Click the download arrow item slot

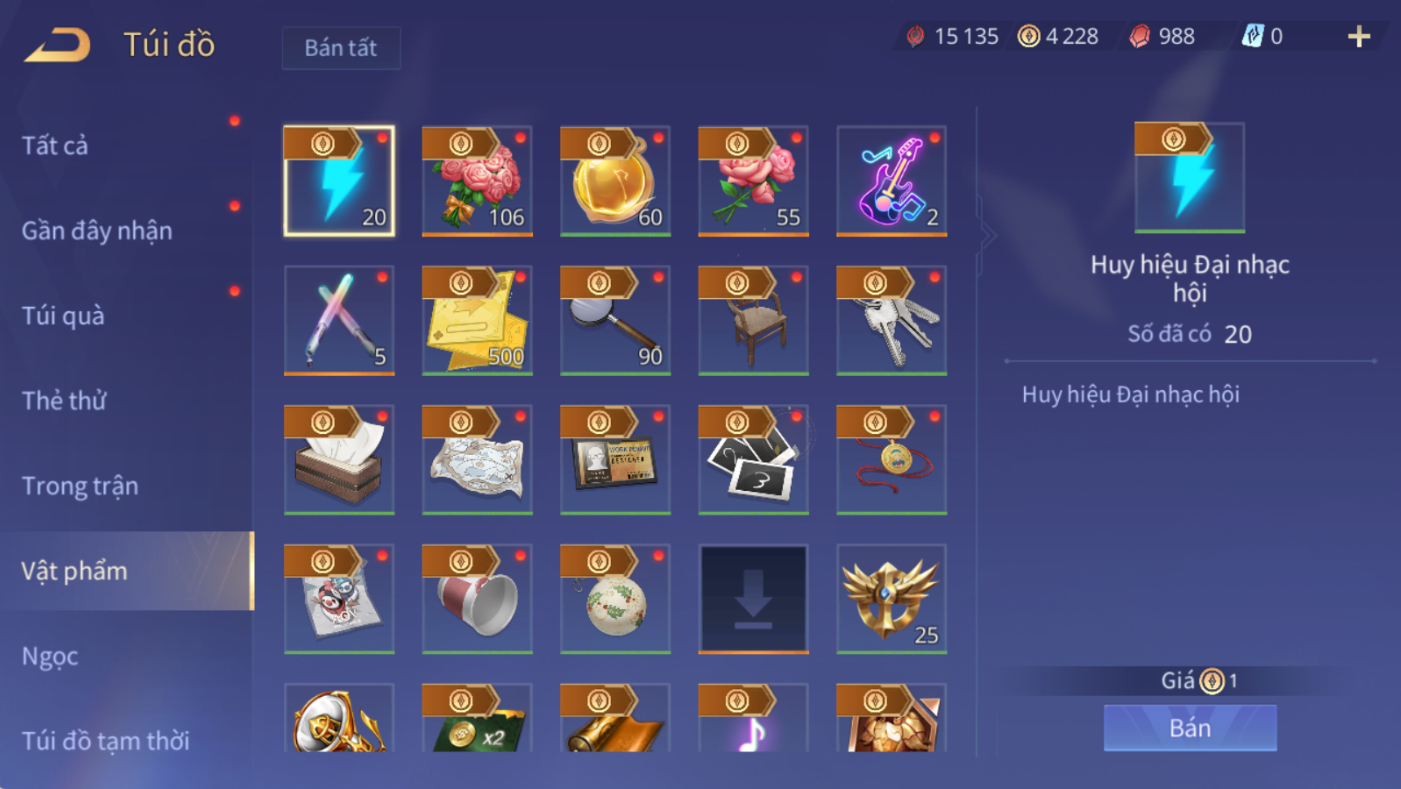tap(753, 598)
